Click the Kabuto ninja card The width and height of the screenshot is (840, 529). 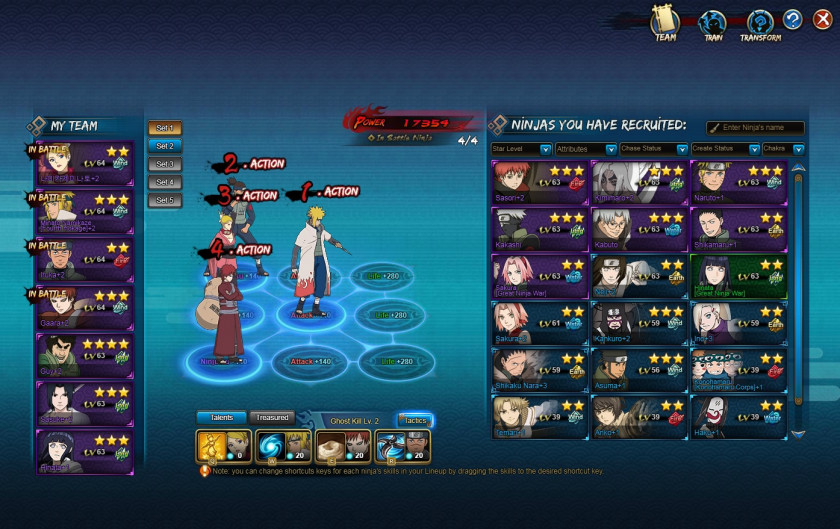pyautogui.click(x=638, y=229)
